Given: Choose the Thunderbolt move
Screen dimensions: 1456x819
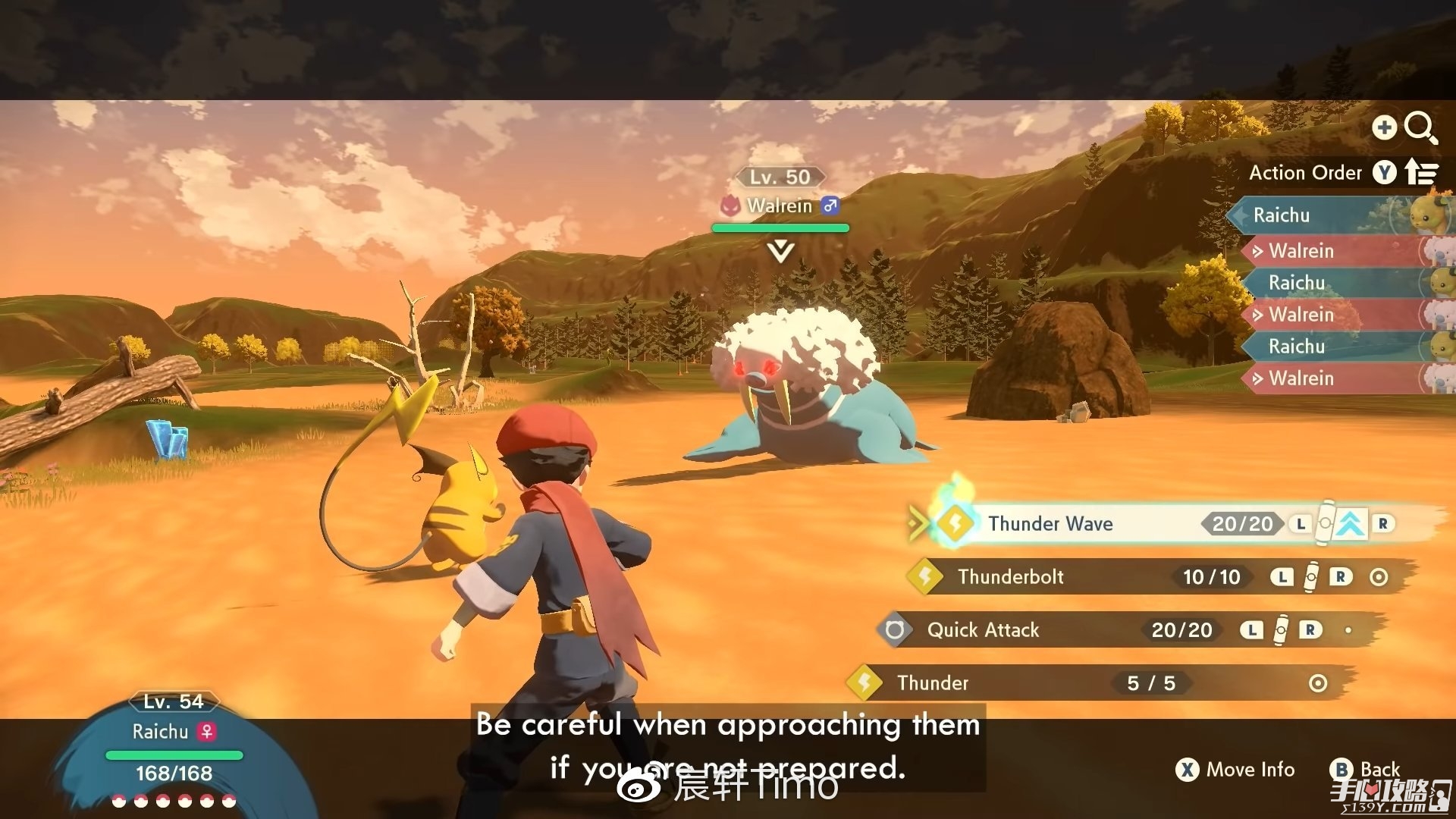Looking at the screenshot, I should pos(1011,577).
